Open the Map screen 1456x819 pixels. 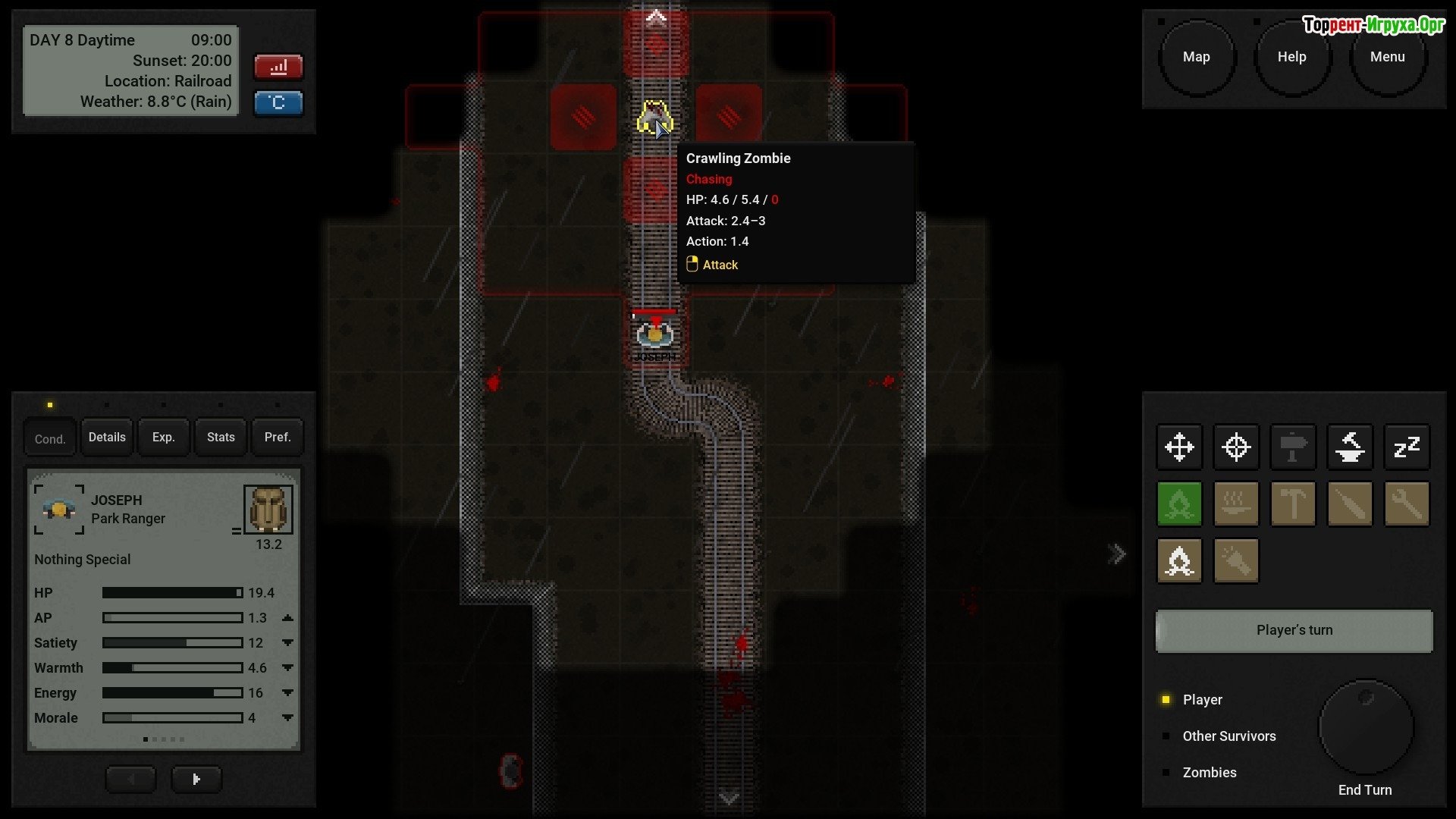(x=1196, y=58)
